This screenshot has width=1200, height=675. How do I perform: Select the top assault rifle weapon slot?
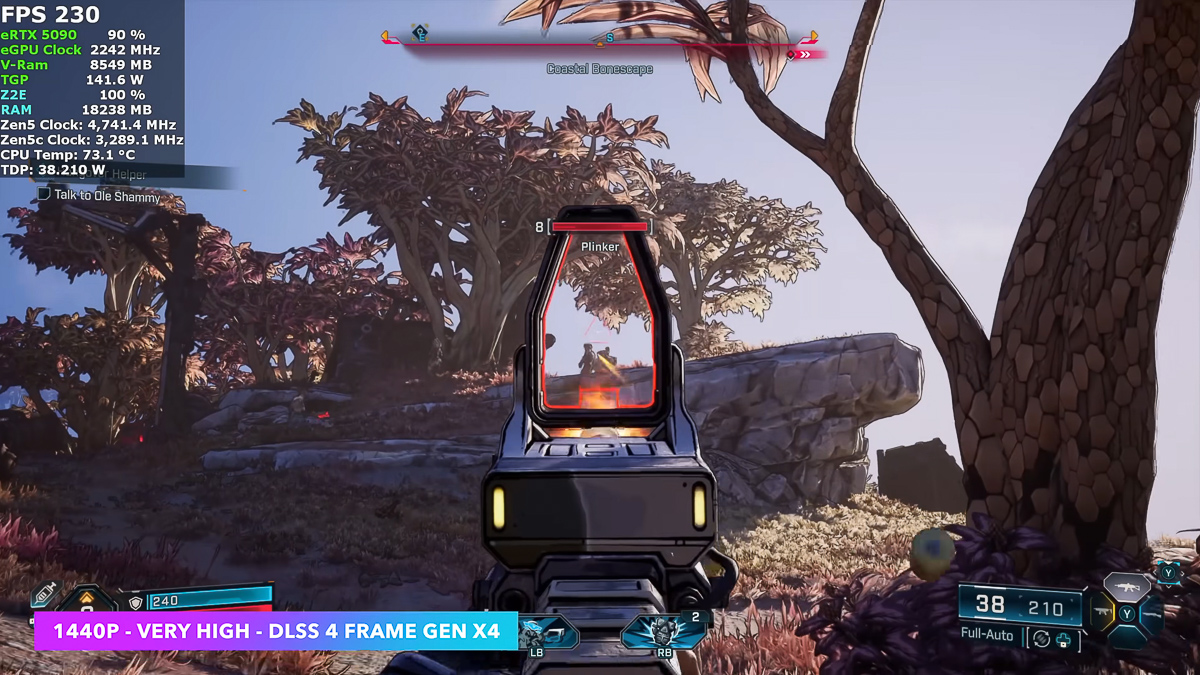[1127, 586]
